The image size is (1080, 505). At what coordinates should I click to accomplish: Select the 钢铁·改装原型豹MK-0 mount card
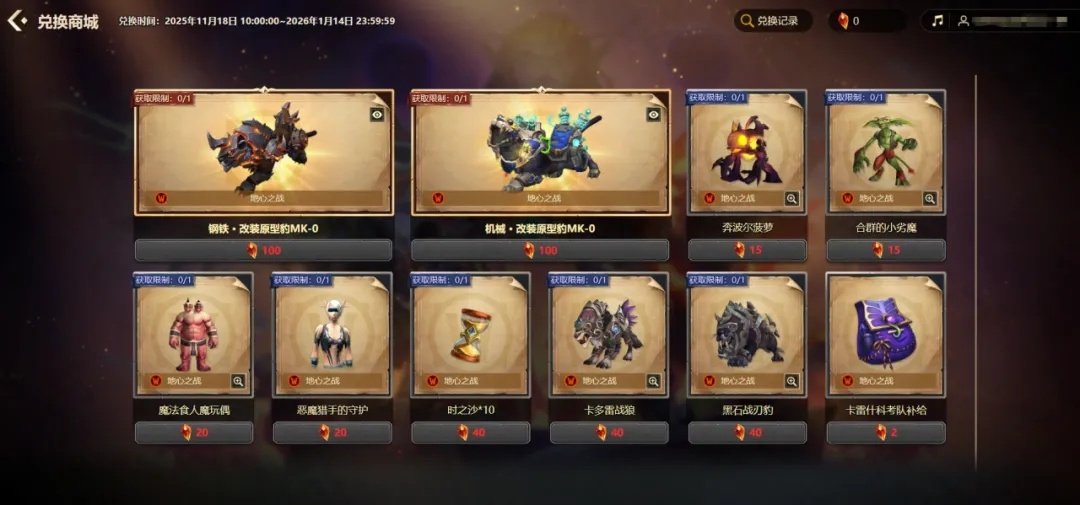(x=264, y=150)
